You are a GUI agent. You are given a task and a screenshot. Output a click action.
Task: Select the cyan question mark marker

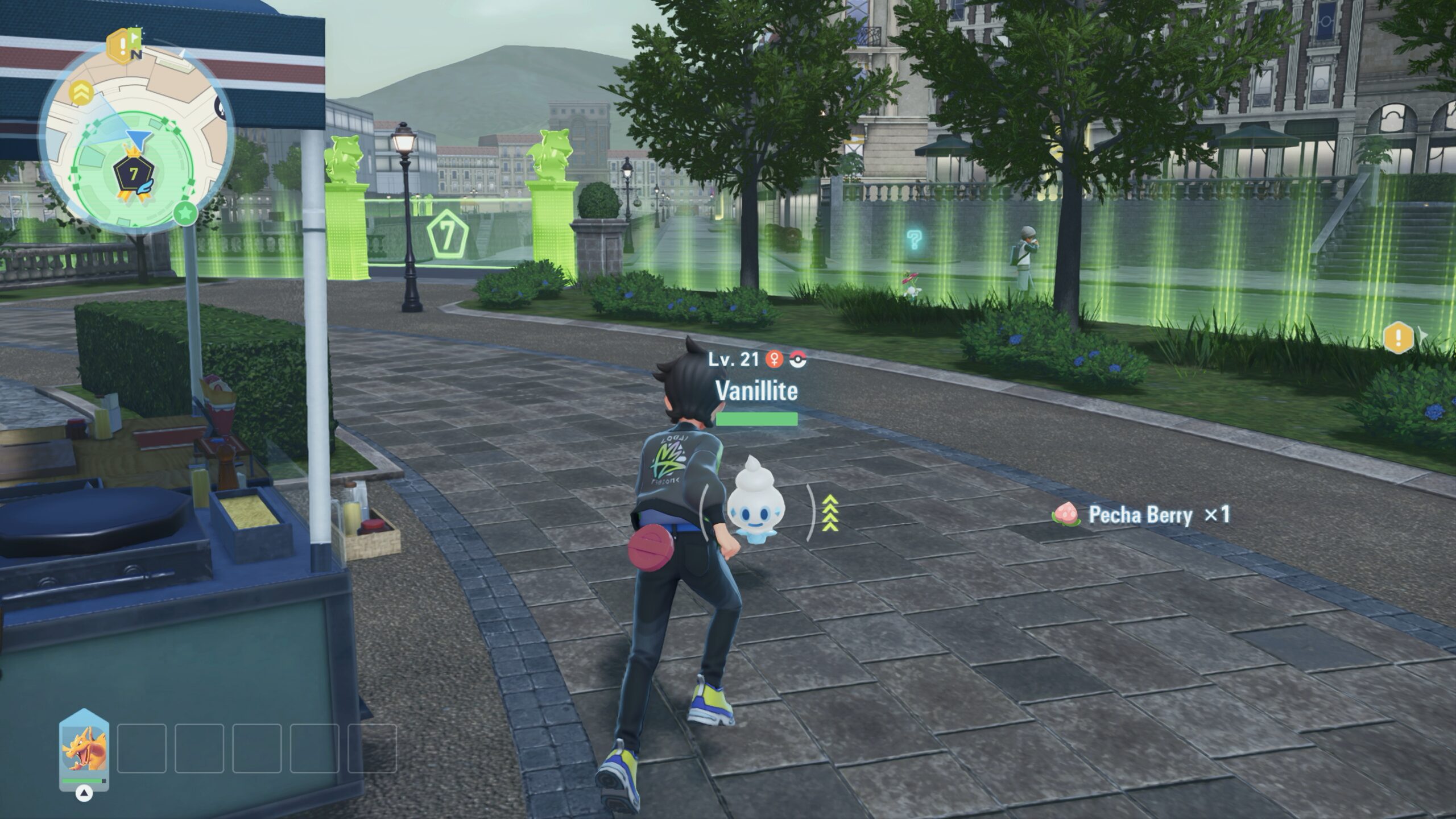[x=913, y=240]
